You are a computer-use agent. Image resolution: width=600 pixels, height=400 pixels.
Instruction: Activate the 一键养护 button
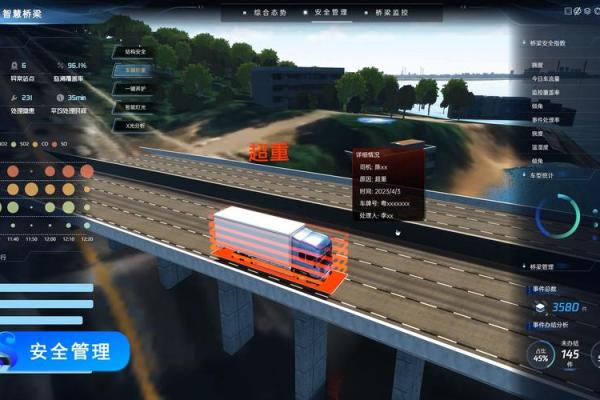[135, 90]
